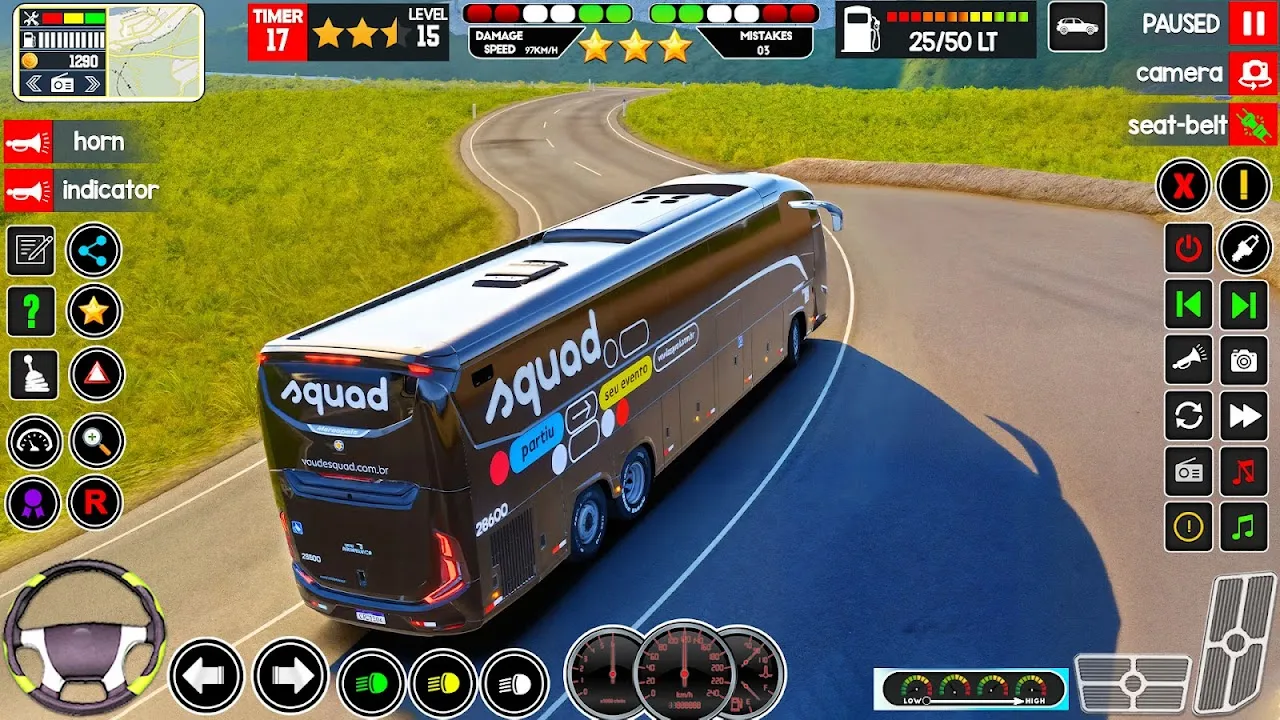
Task: Fasten the seat-belt button
Action: click(1253, 125)
